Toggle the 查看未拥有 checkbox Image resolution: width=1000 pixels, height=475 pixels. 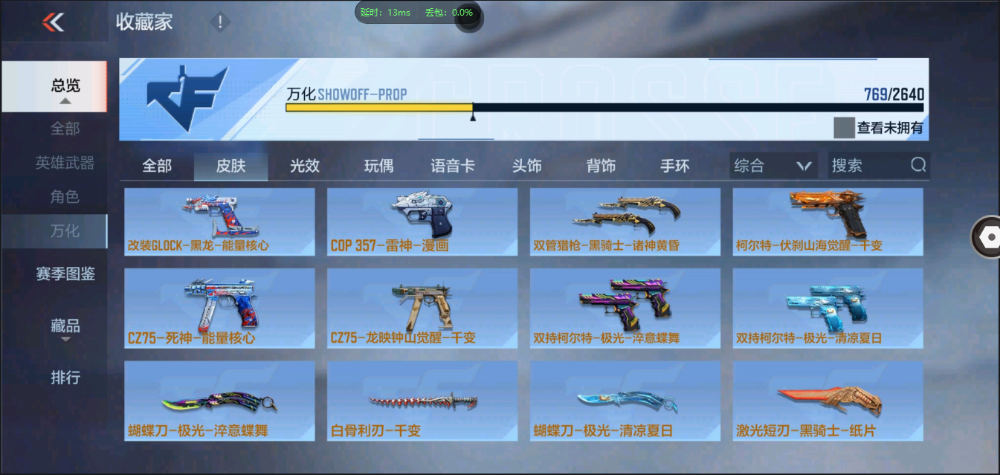click(x=845, y=127)
